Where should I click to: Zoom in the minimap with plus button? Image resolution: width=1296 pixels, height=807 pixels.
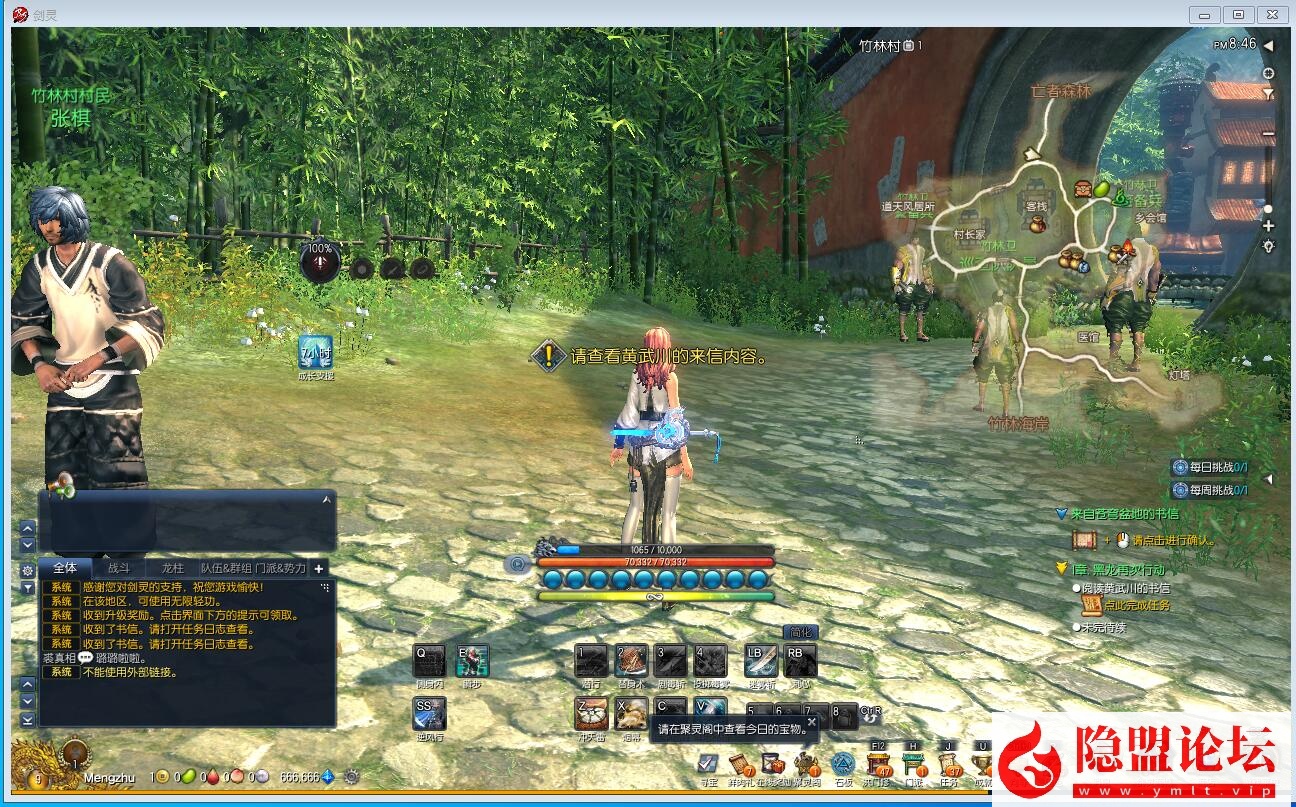[x=1268, y=226]
